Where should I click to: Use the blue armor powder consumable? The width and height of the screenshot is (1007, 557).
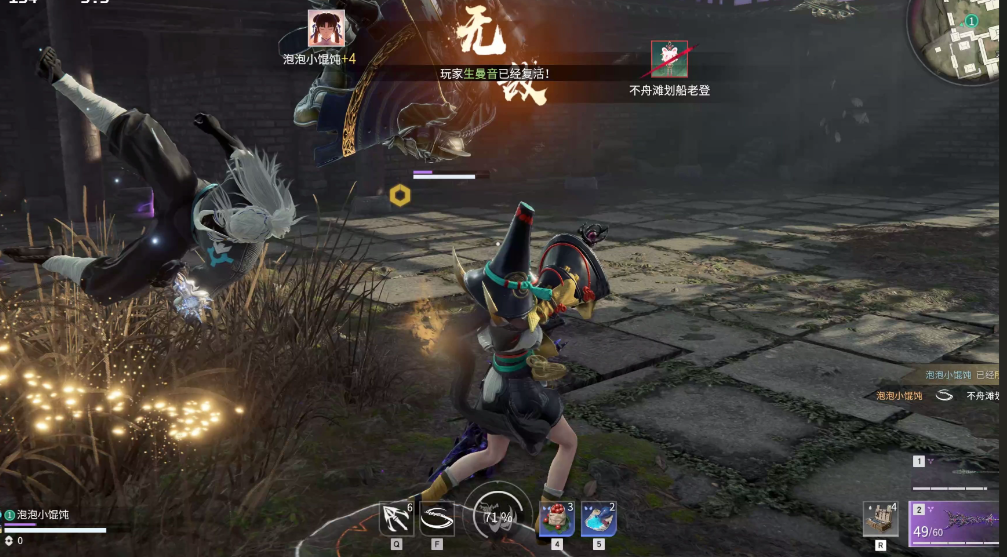(x=598, y=518)
